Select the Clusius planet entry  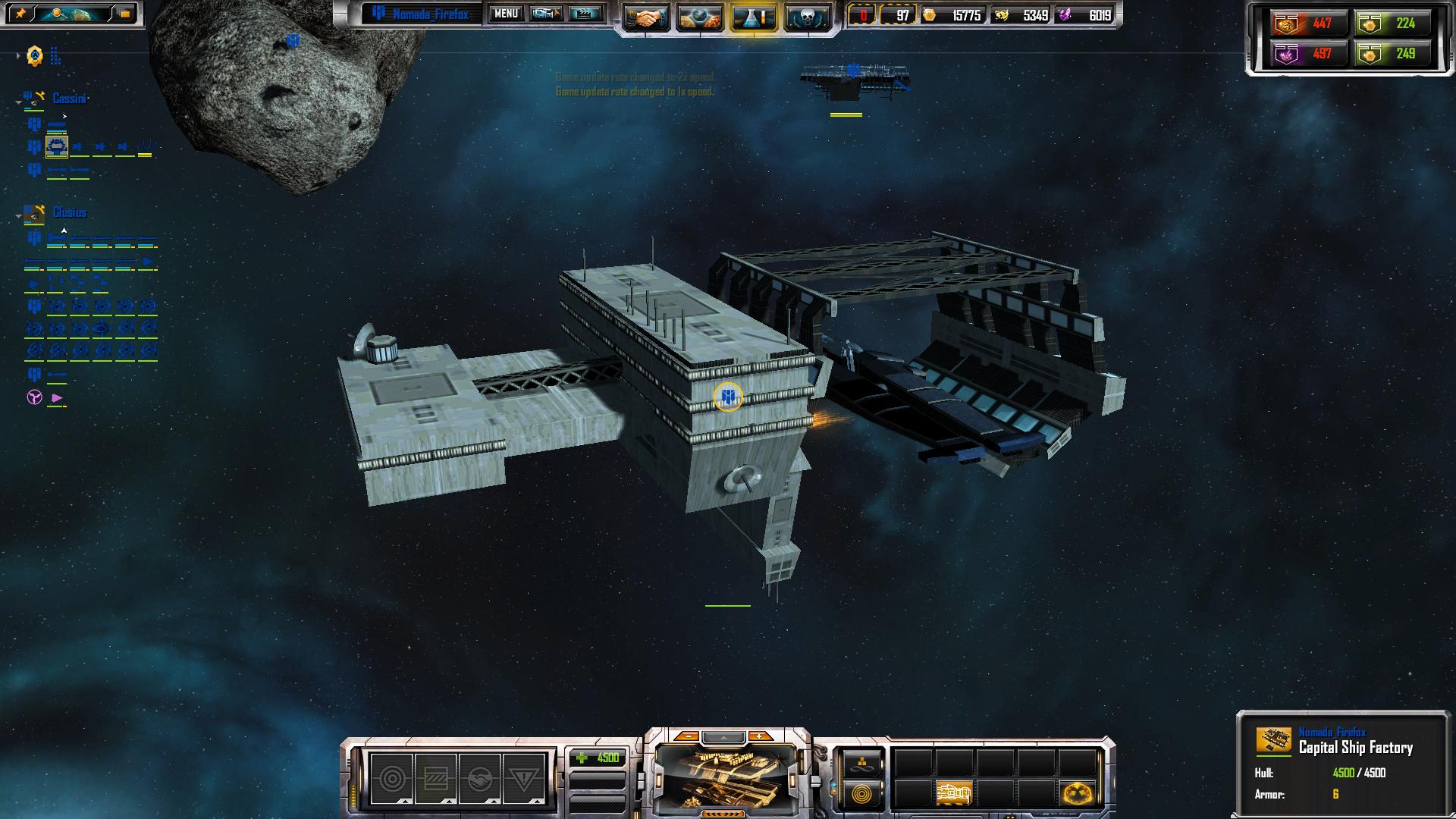69,212
